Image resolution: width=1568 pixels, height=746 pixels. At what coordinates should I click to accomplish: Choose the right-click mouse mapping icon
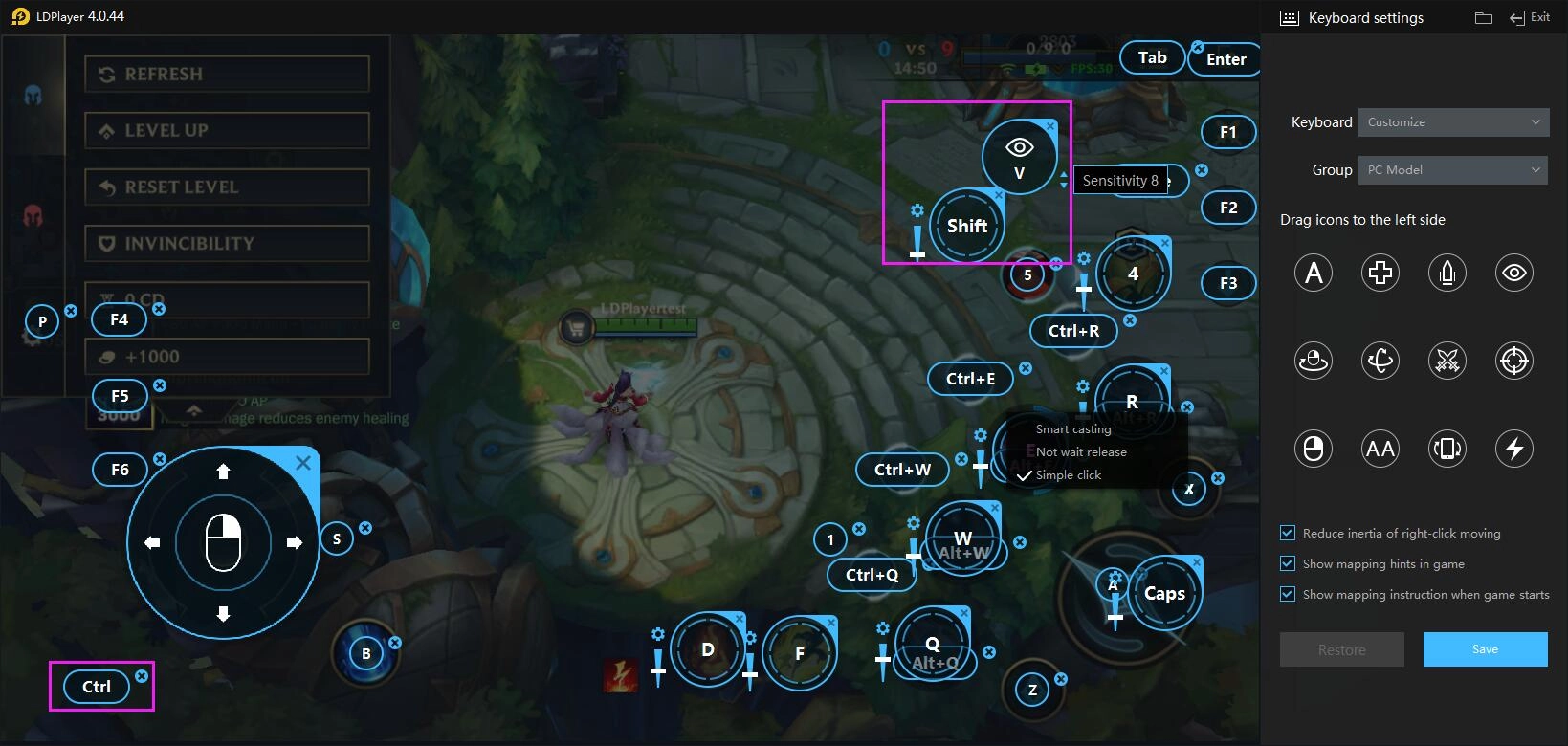point(1313,448)
